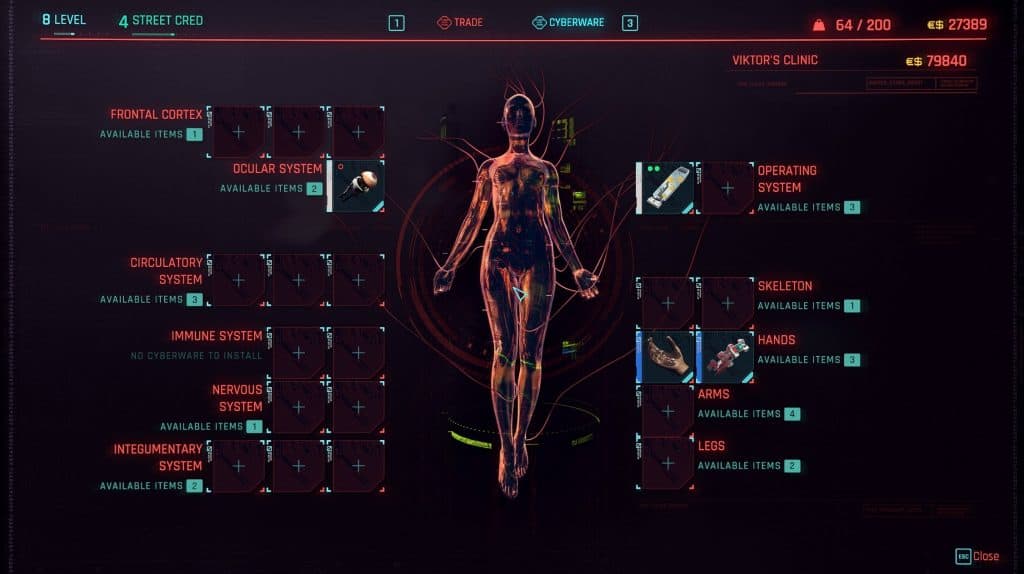Select the equipped Ocular System cyberware
Screen dimensions: 1024x574
click(357, 187)
